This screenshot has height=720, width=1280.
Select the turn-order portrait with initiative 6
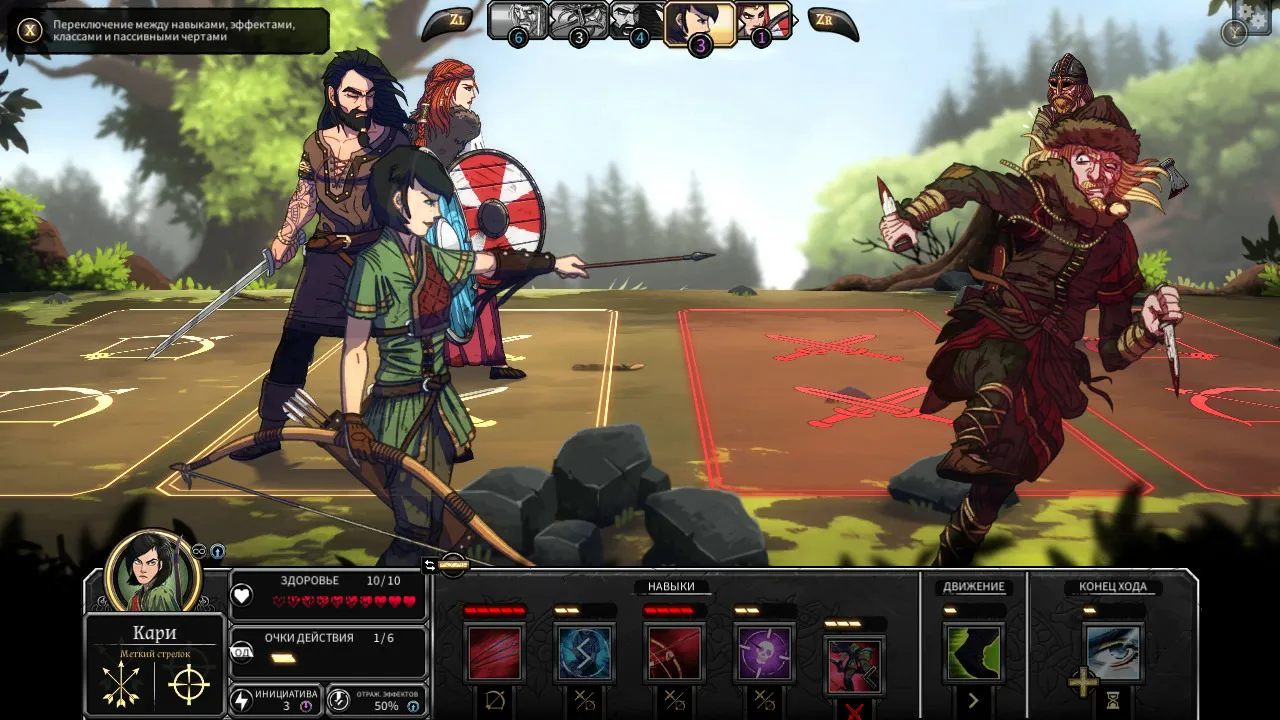pos(517,21)
